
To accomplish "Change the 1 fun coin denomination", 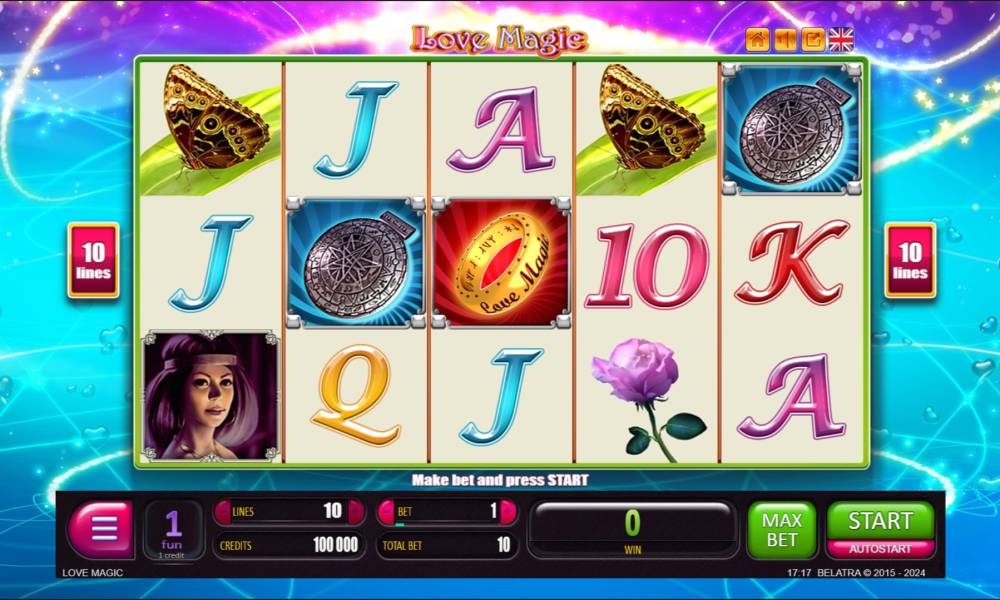I will pos(173,530).
